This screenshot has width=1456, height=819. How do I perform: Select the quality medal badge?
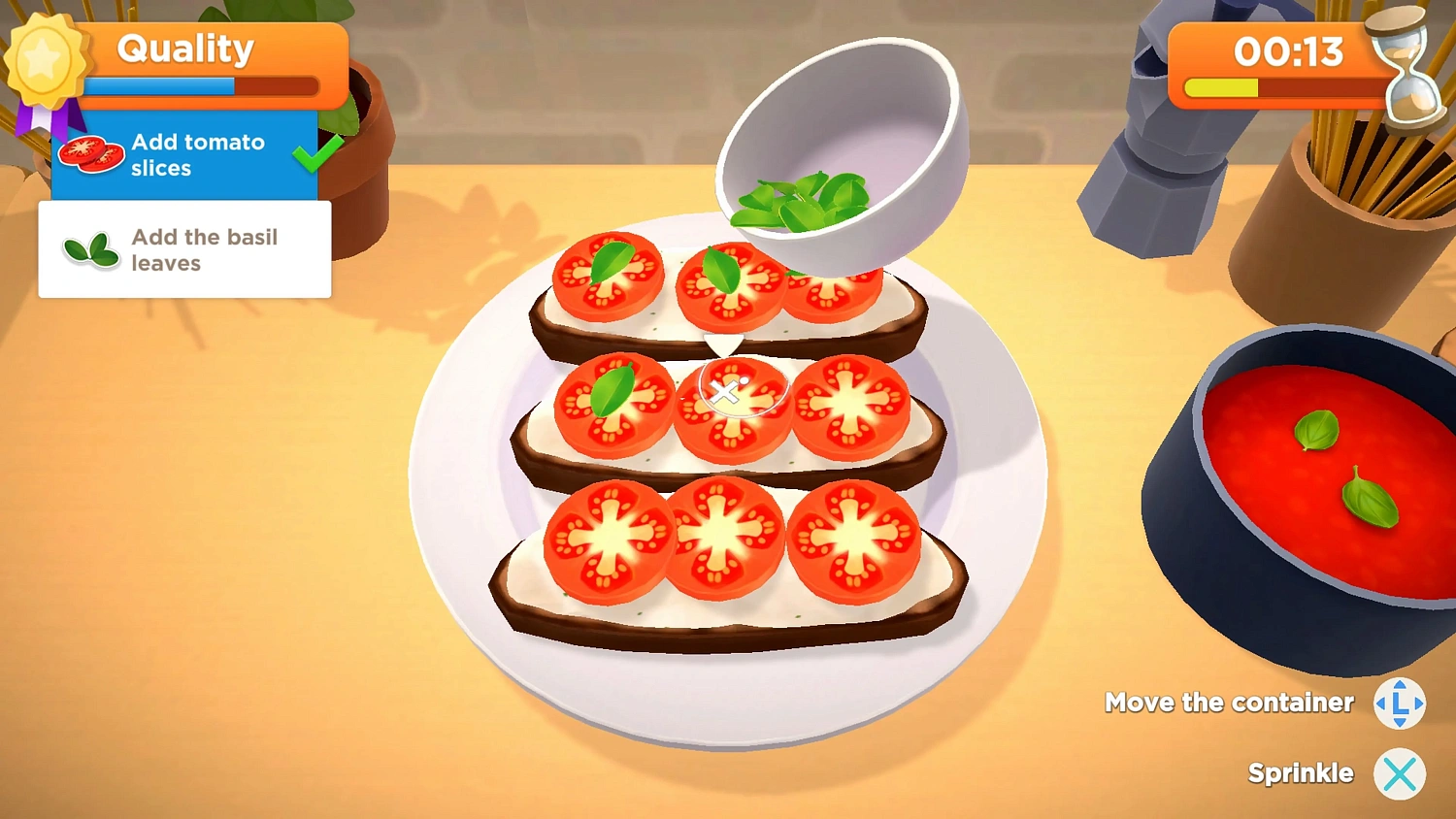pos(47,60)
